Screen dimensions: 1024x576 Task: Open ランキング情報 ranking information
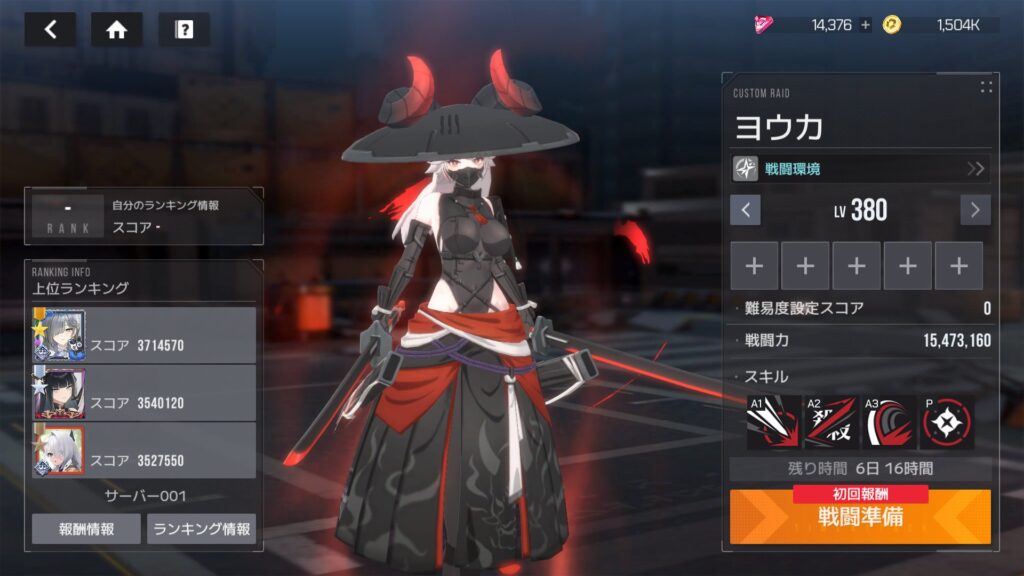pyautogui.click(x=201, y=529)
